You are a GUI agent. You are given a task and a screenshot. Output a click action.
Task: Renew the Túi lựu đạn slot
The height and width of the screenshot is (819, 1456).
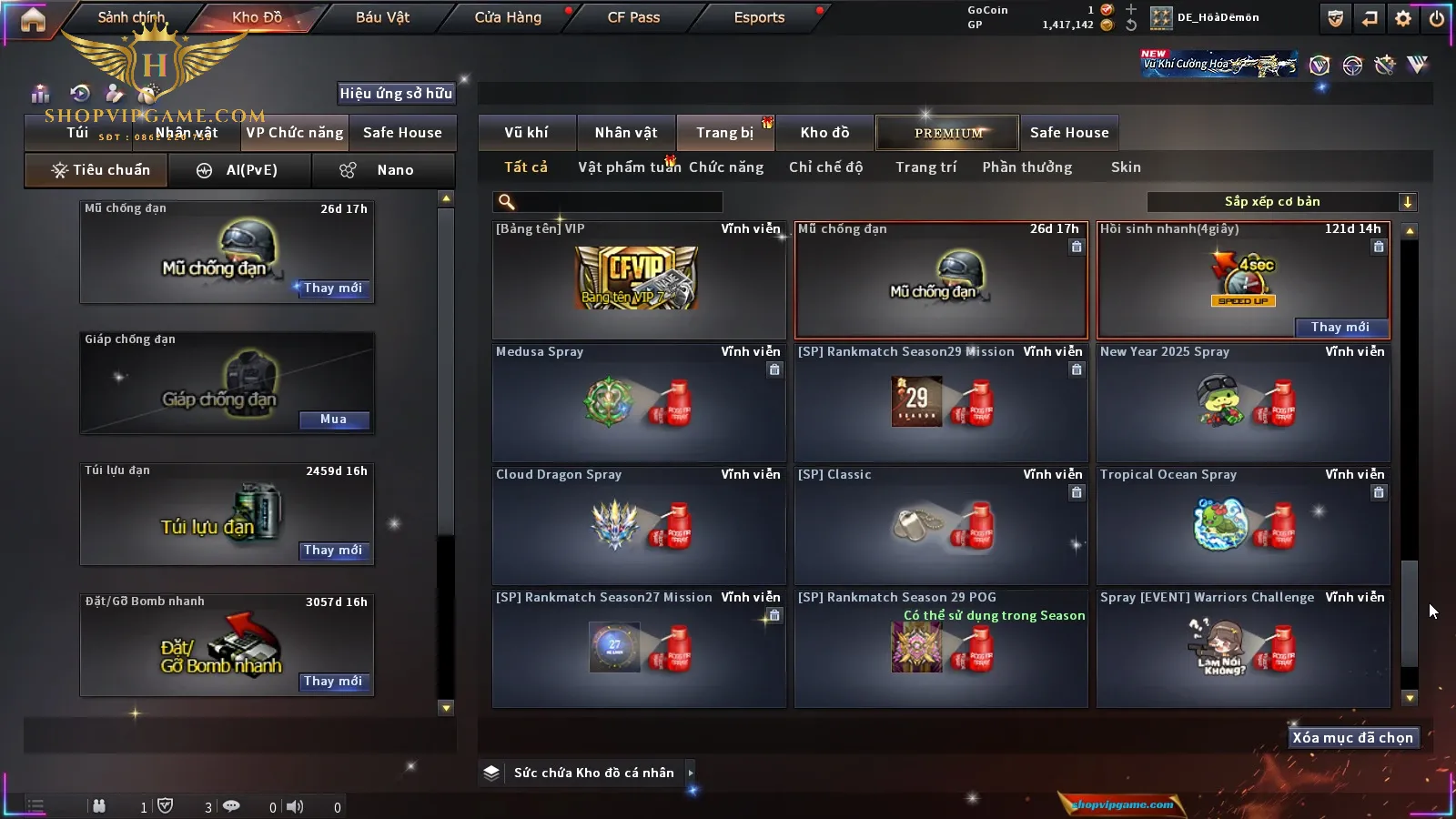(x=333, y=551)
